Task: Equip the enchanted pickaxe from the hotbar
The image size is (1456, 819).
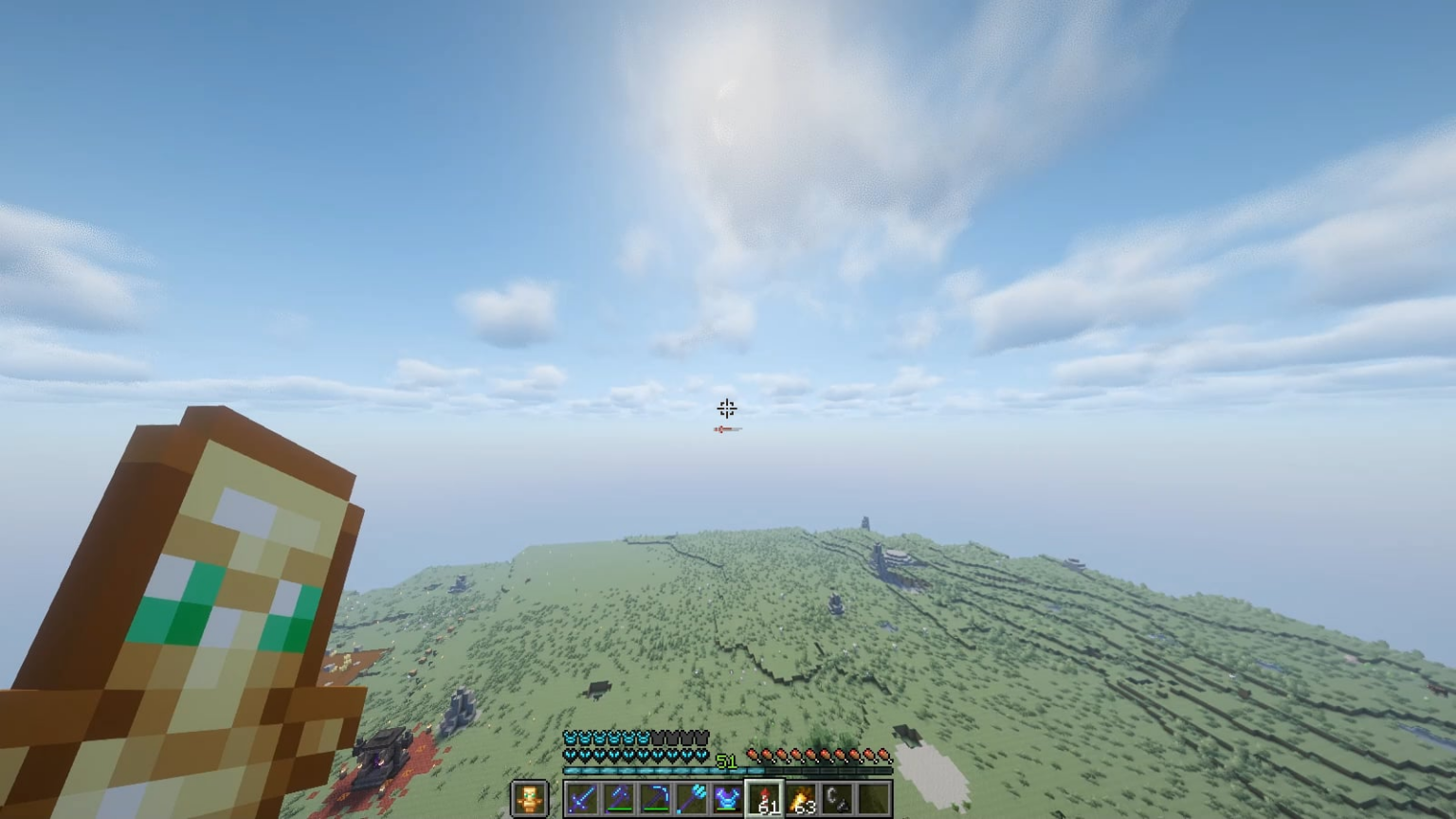Action: pyautogui.click(x=655, y=797)
